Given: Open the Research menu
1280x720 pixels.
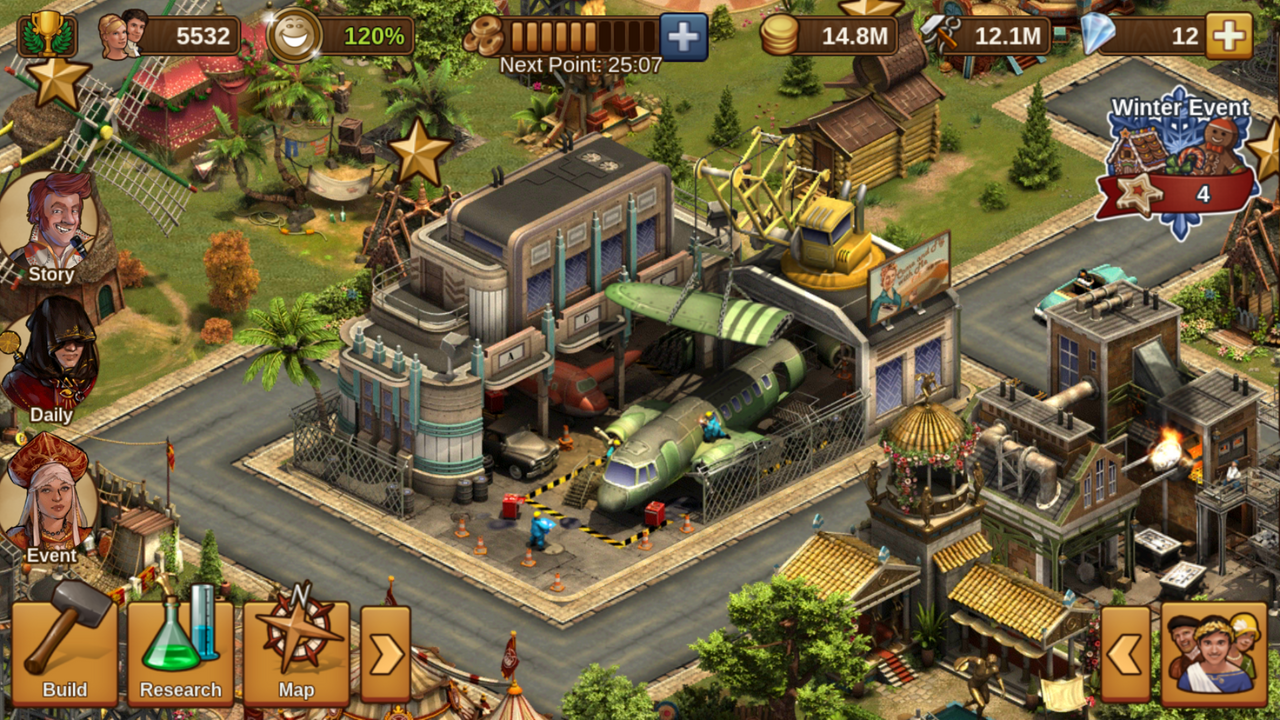Looking at the screenshot, I should point(181,651).
